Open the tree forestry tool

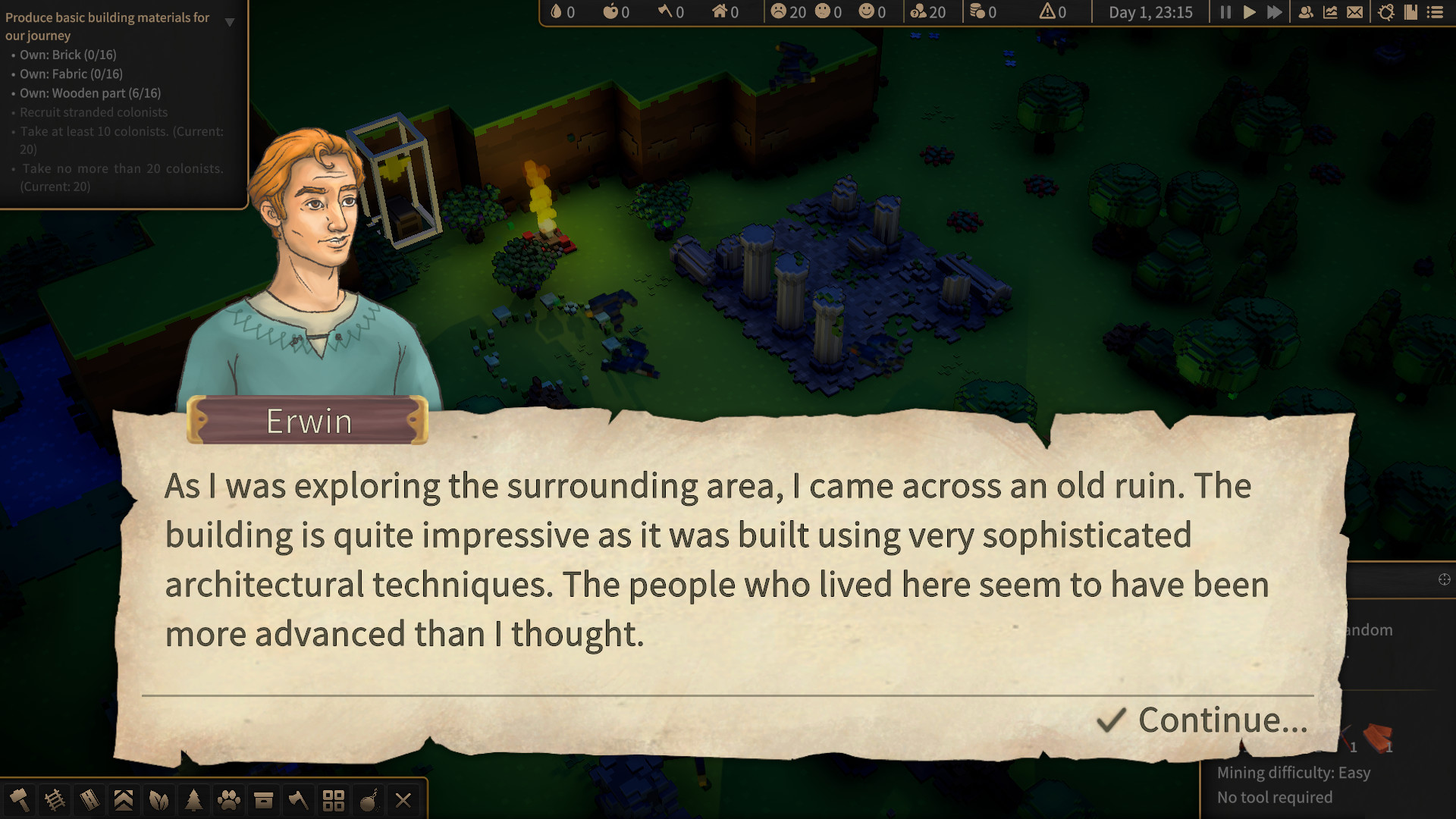tap(193, 800)
